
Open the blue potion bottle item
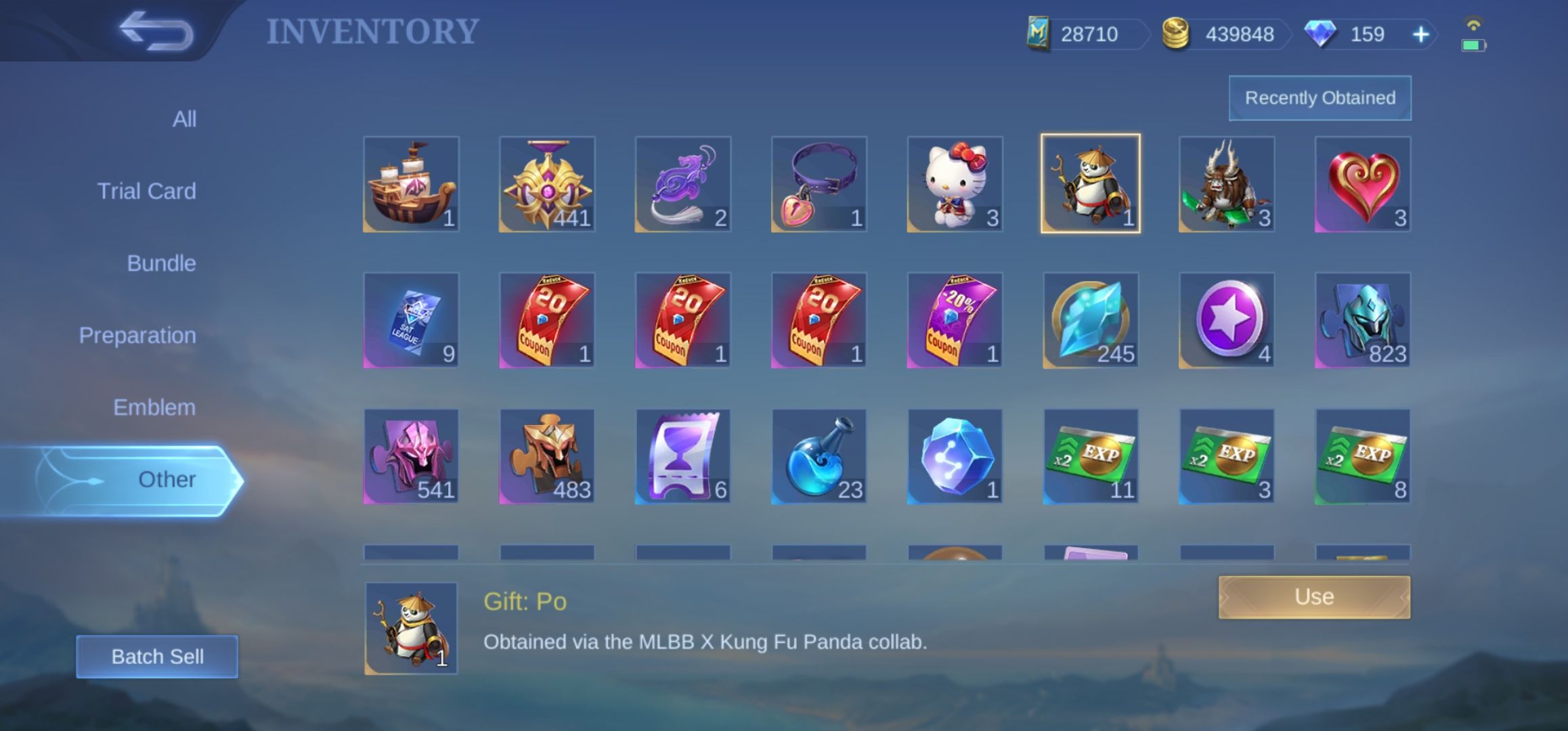point(817,456)
